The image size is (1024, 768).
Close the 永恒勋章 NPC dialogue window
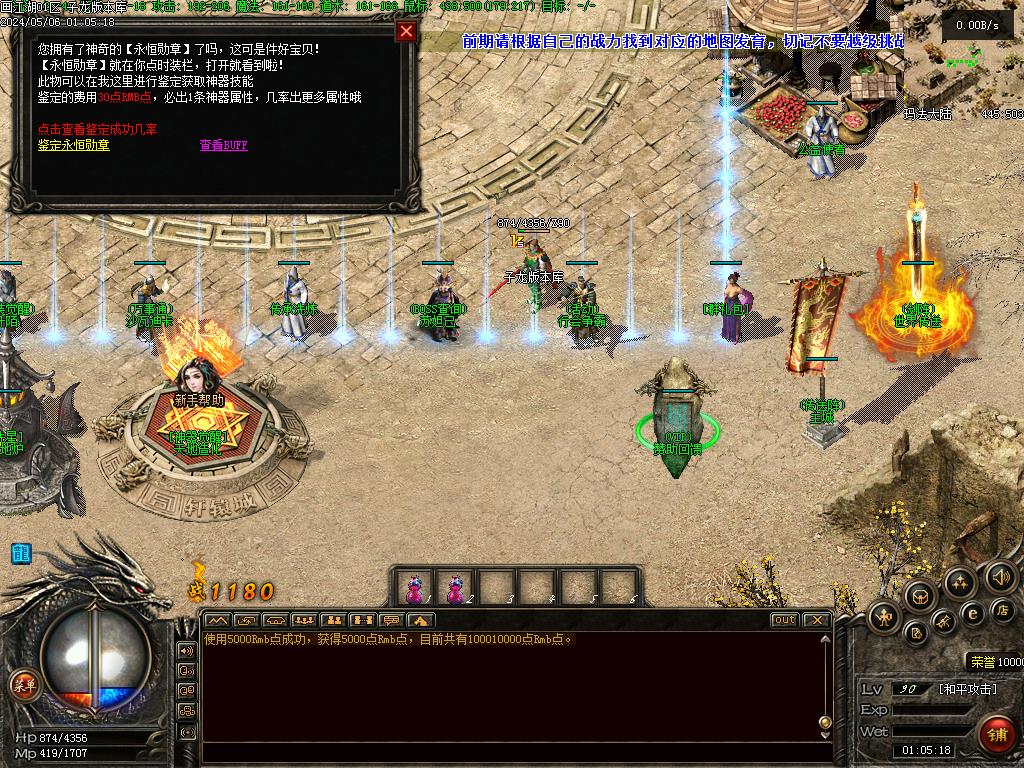coord(406,31)
